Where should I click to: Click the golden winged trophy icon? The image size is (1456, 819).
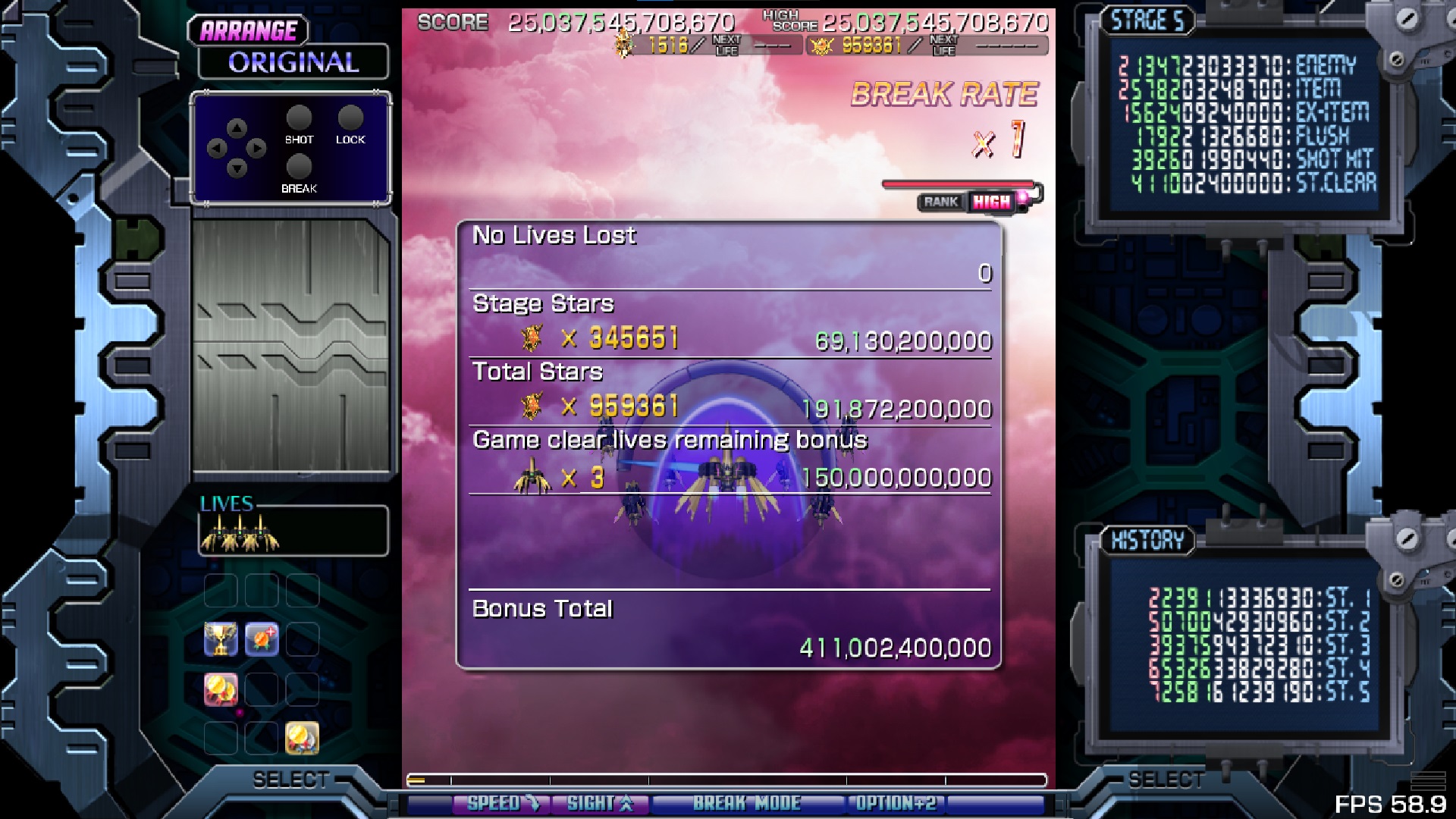(x=221, y=639)
